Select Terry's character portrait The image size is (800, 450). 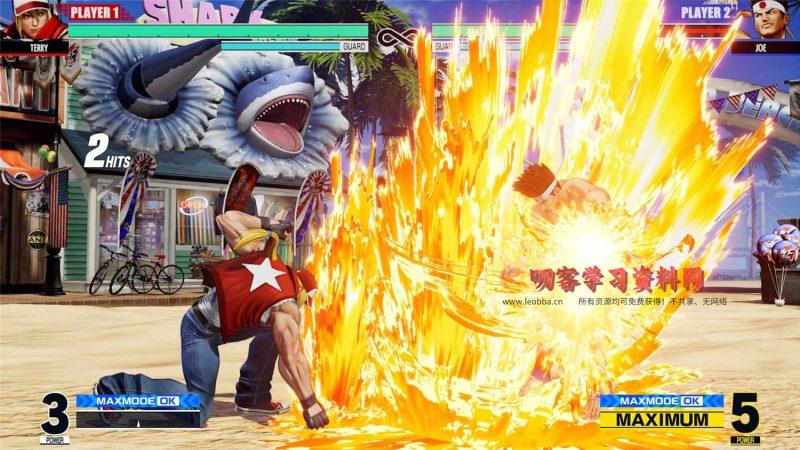[32, 20]
